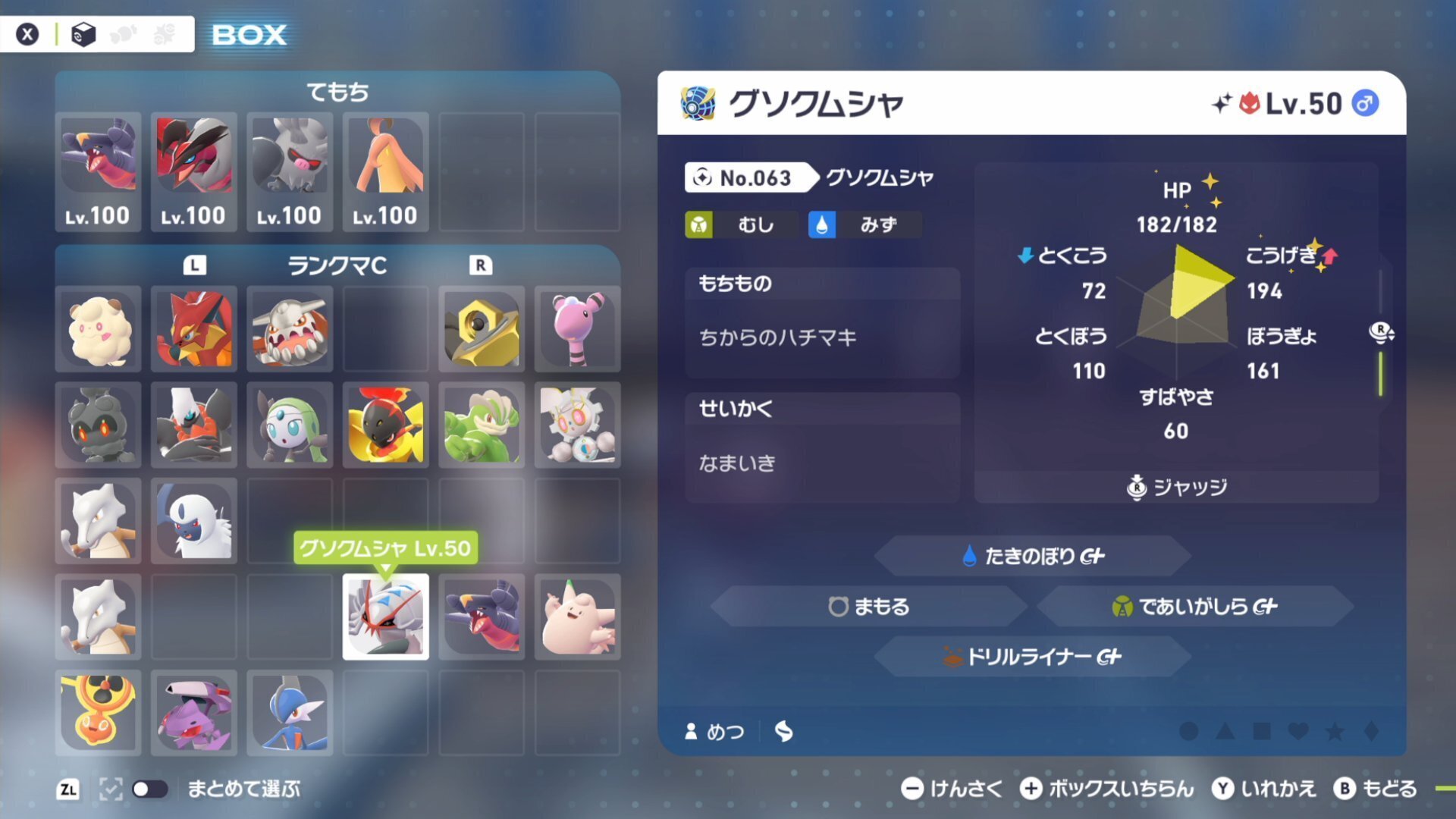Click the origin mark icon next to めつ
1456x819 pixels.
783,732
